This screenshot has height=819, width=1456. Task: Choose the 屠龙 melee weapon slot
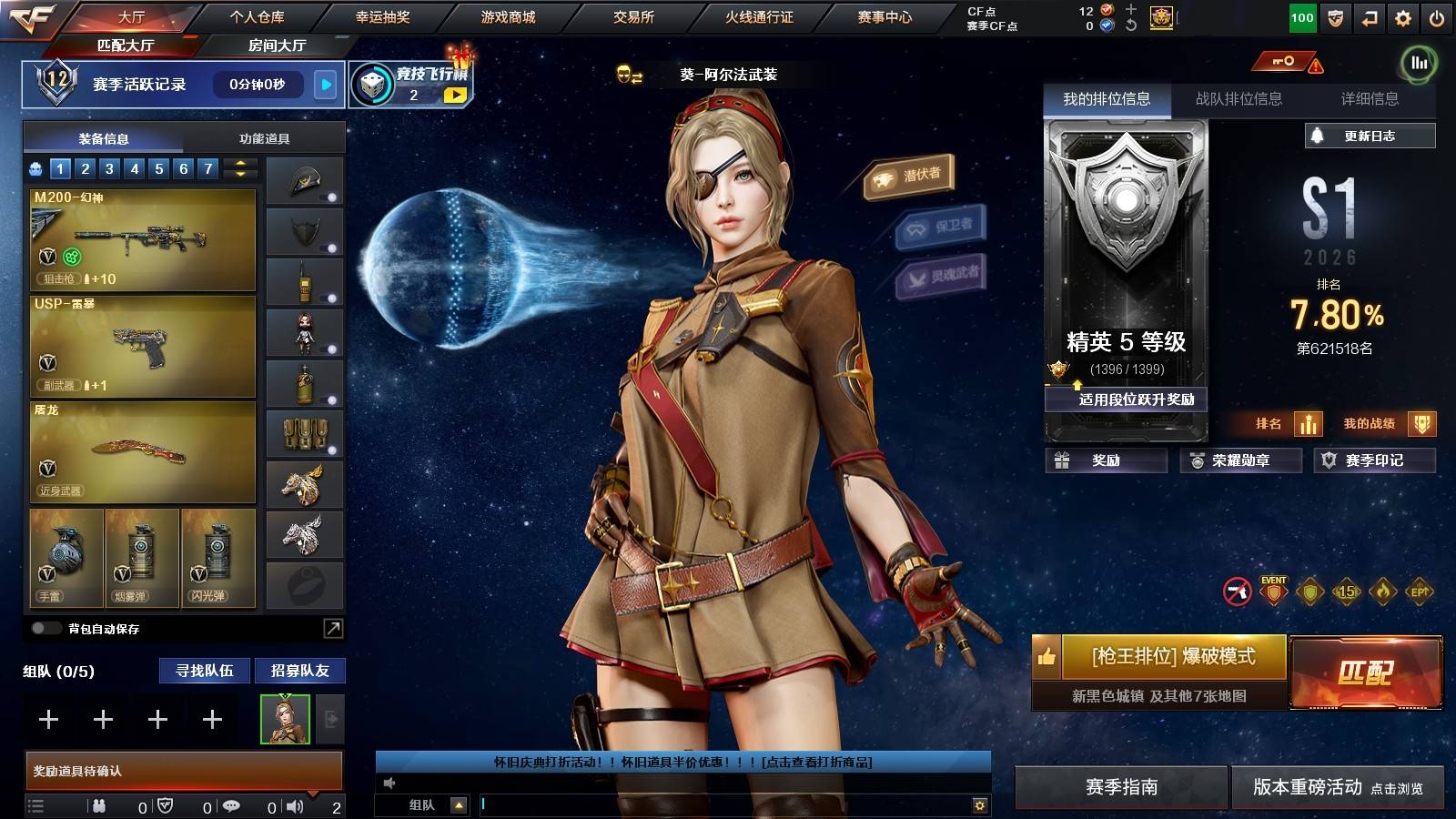point(143,452)
